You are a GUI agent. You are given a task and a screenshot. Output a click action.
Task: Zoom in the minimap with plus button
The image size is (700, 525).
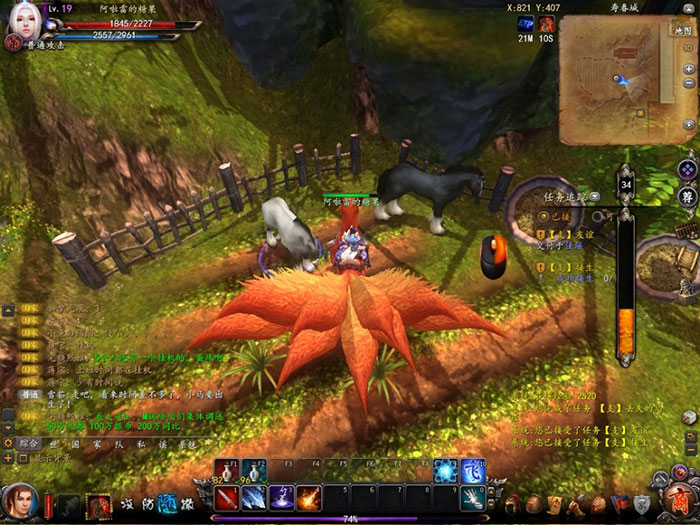[x=688, y=66]
